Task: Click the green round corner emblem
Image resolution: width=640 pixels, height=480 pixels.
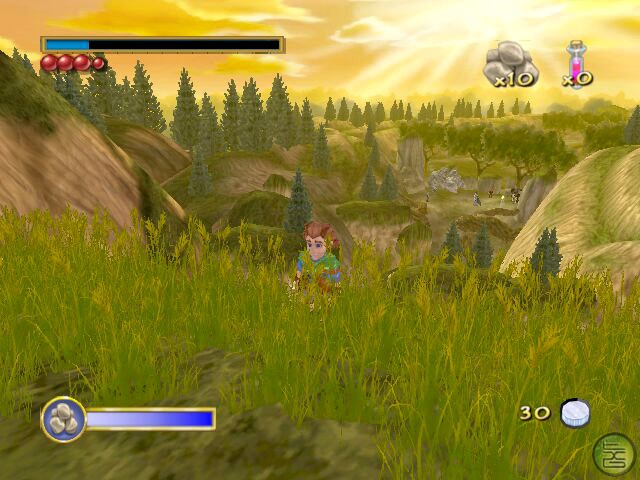Action: pyautogui.click(x=612, y=453)
